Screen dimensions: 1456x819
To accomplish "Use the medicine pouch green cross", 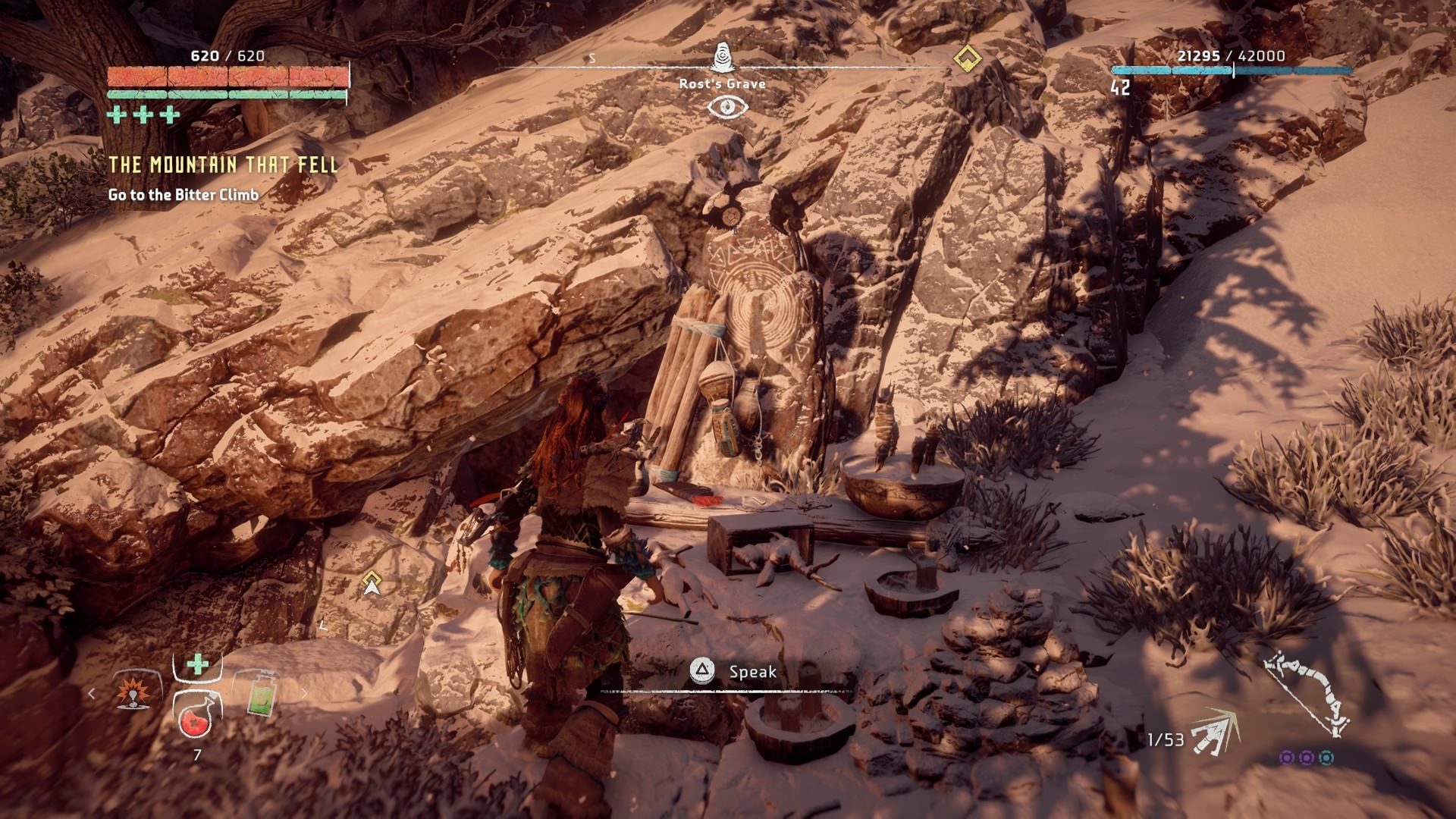I will [x=198, y=664].
